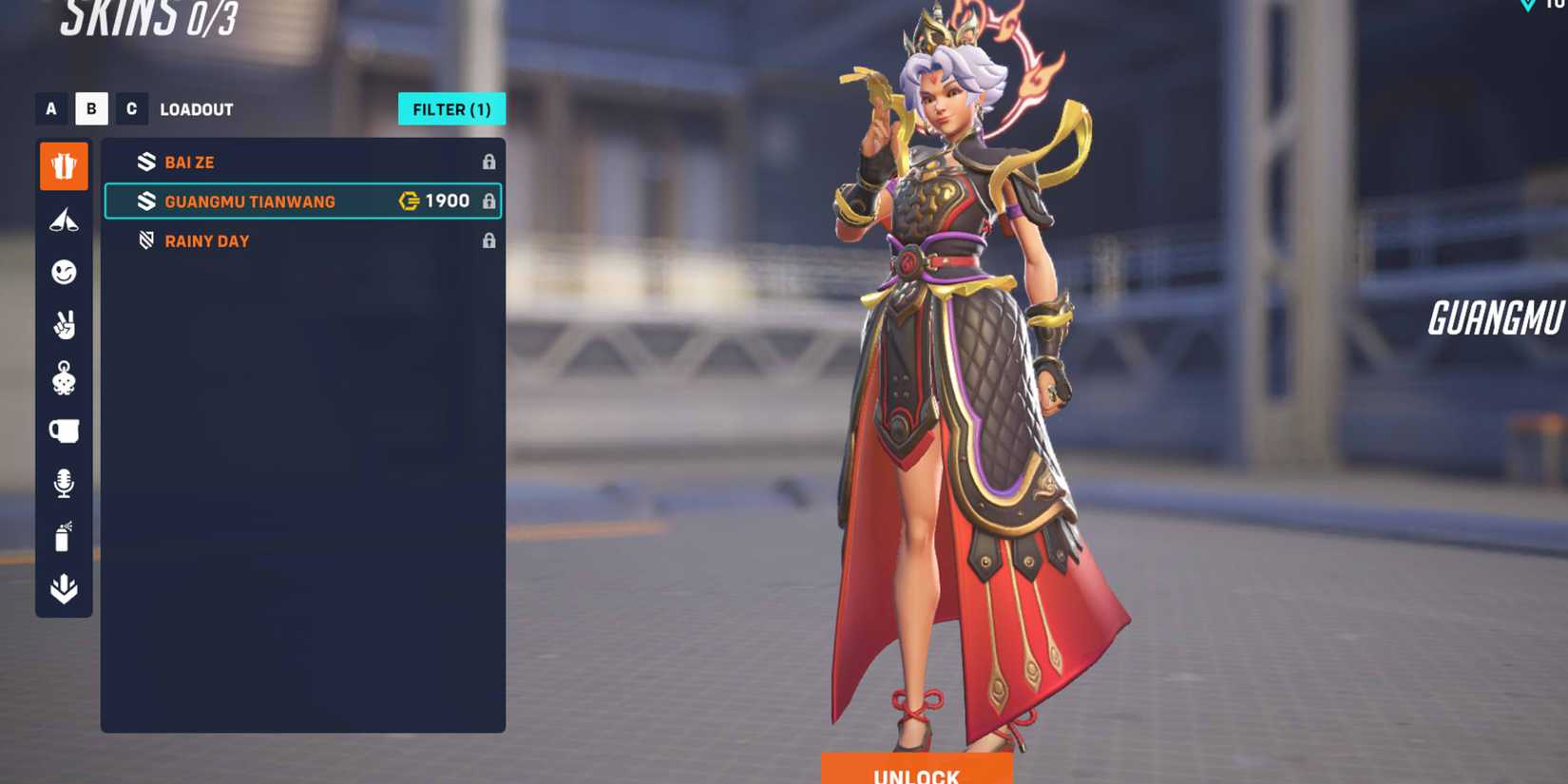Click the Unlock button

click(x=914, y=774)
